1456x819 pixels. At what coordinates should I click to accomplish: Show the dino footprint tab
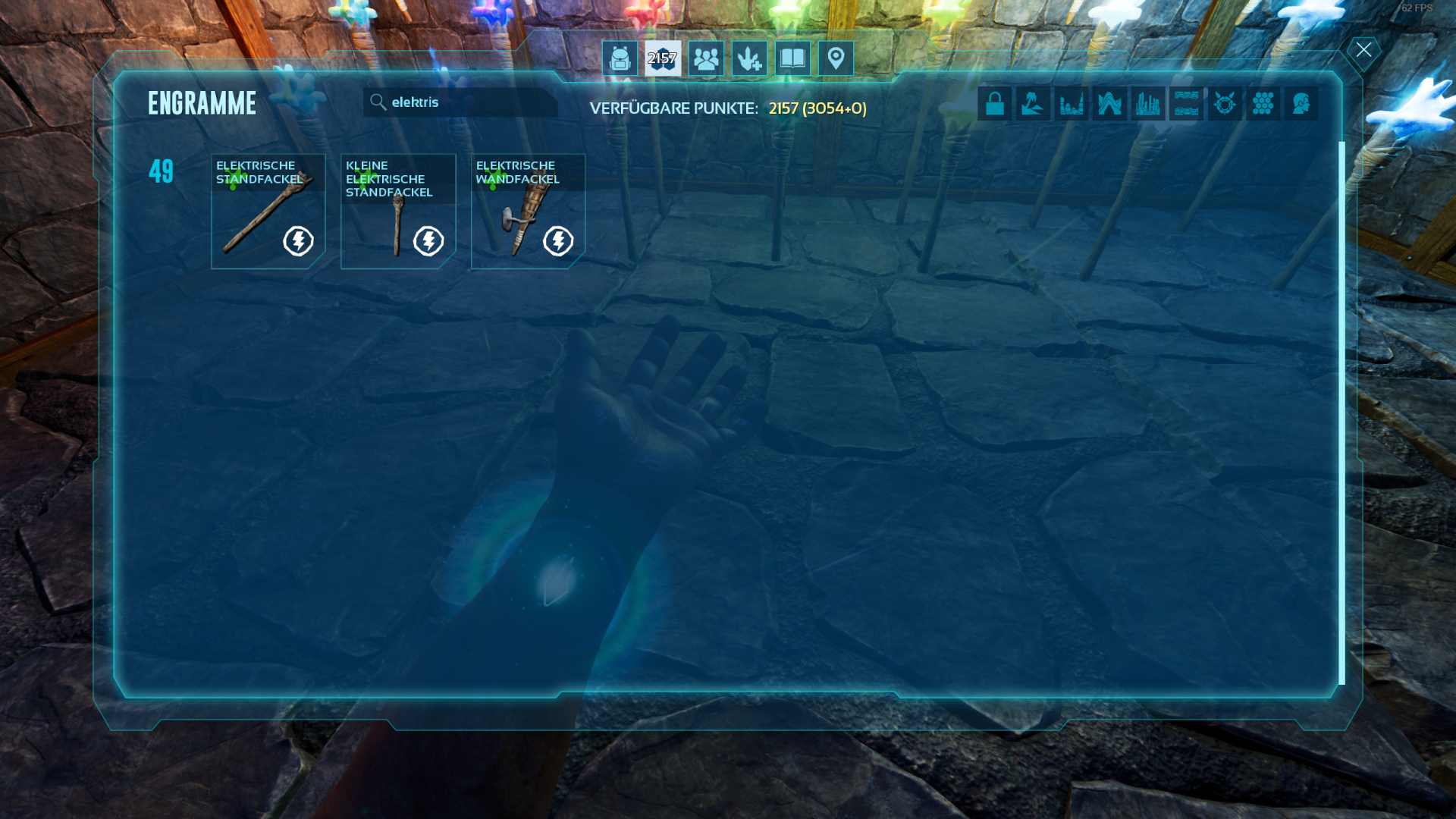pyautogui.click(x=749, y=58)
